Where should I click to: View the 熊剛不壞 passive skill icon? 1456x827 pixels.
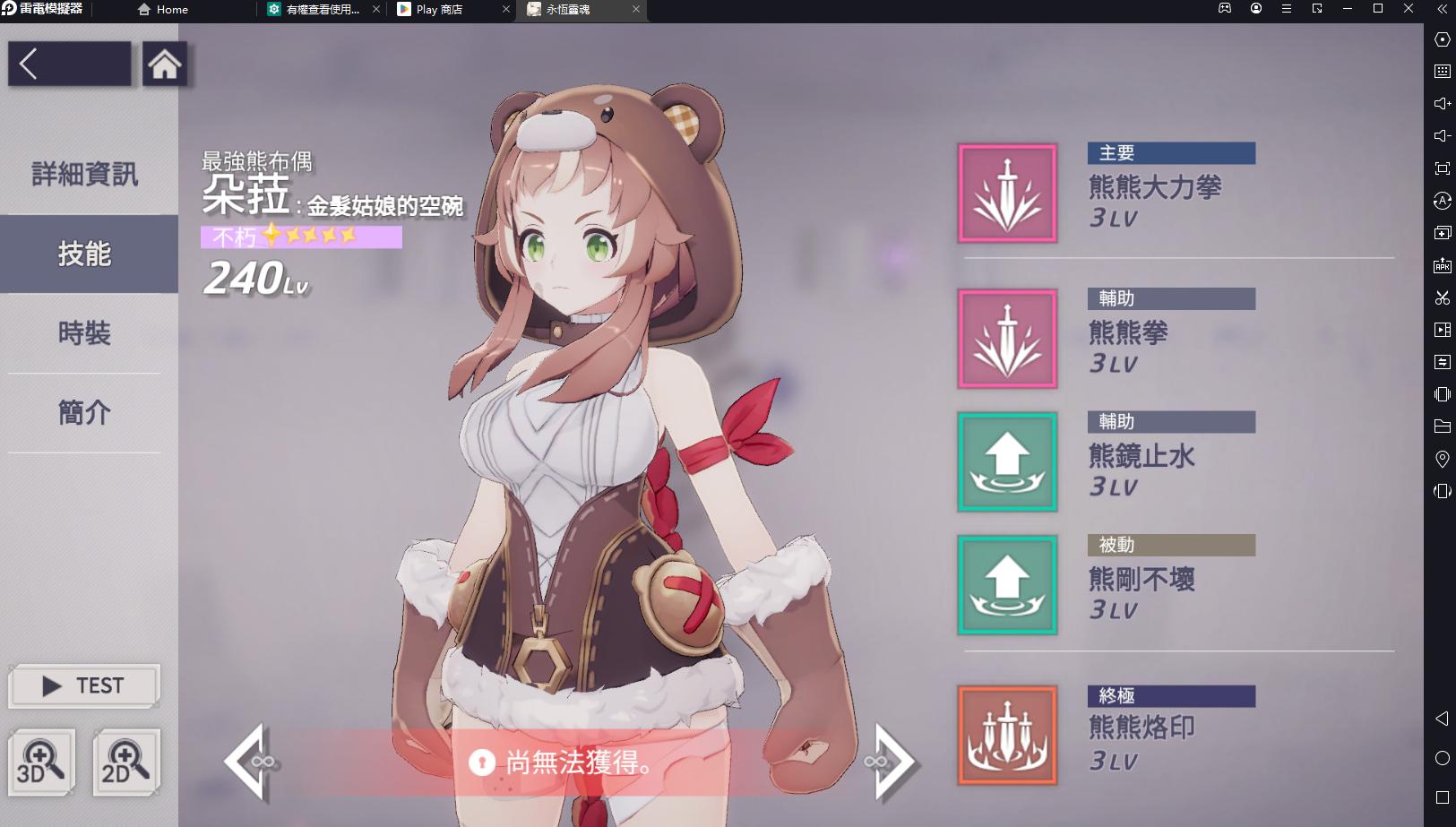pos(1007,584)
